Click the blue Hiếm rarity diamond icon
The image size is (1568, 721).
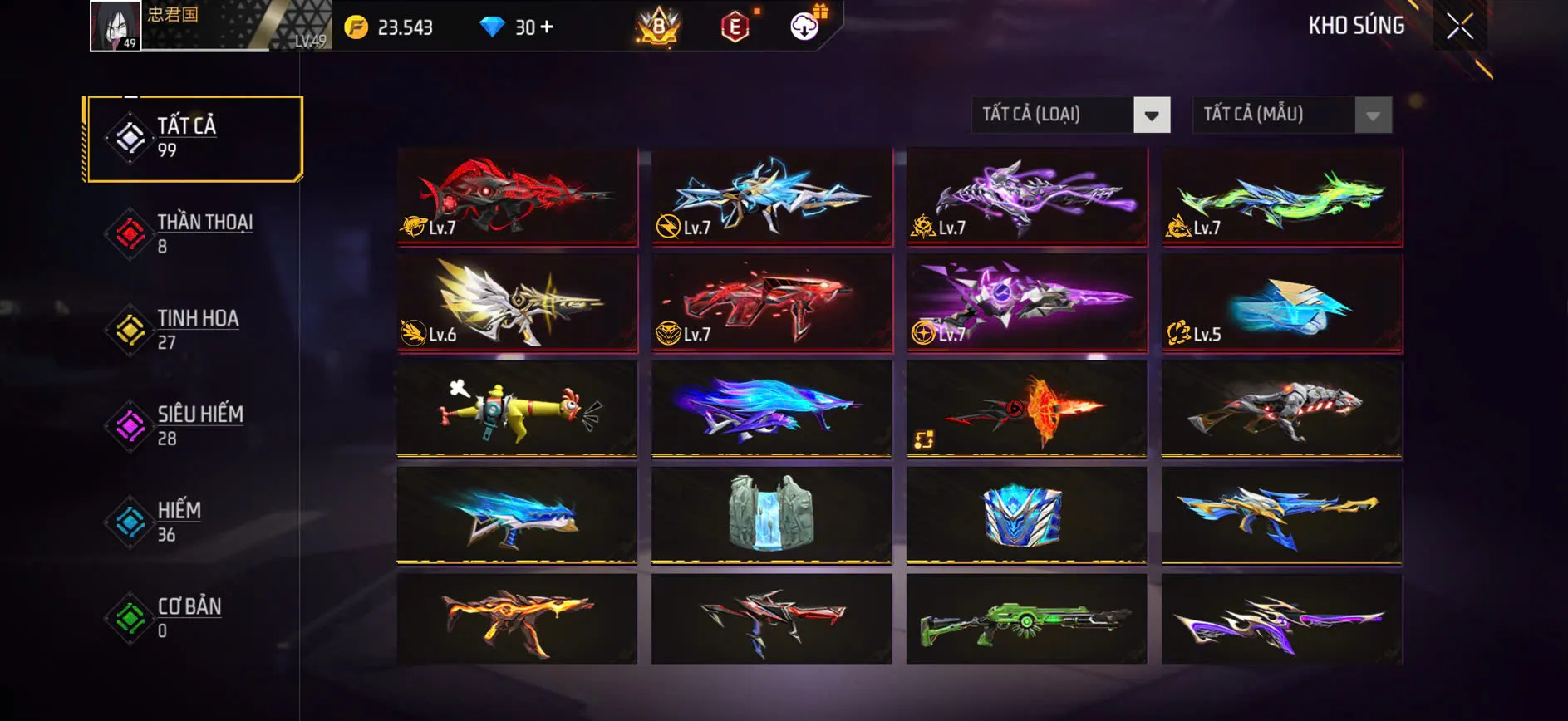(129, 522)
